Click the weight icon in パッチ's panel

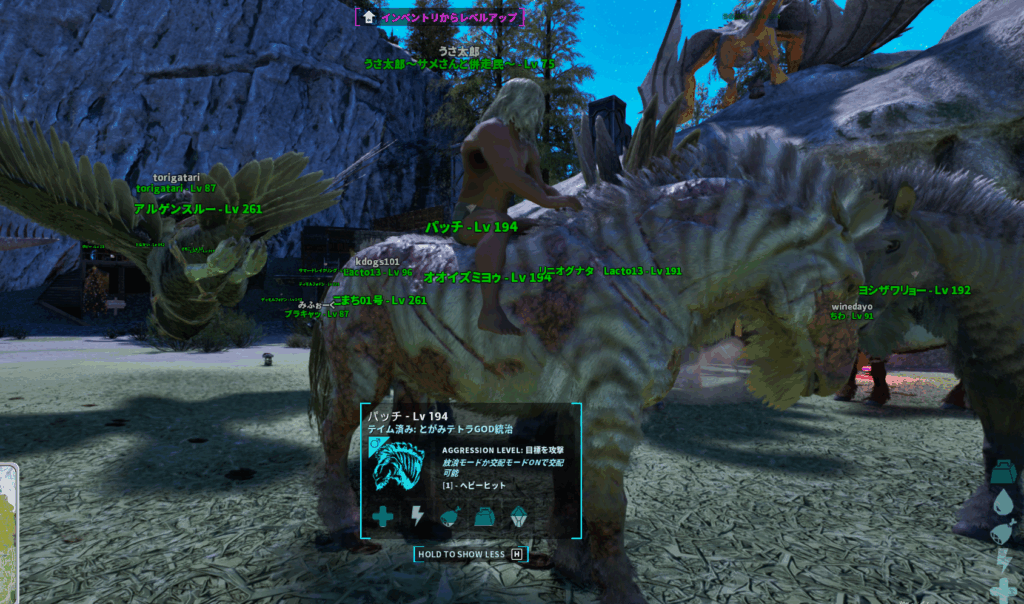tap(484, 516)
